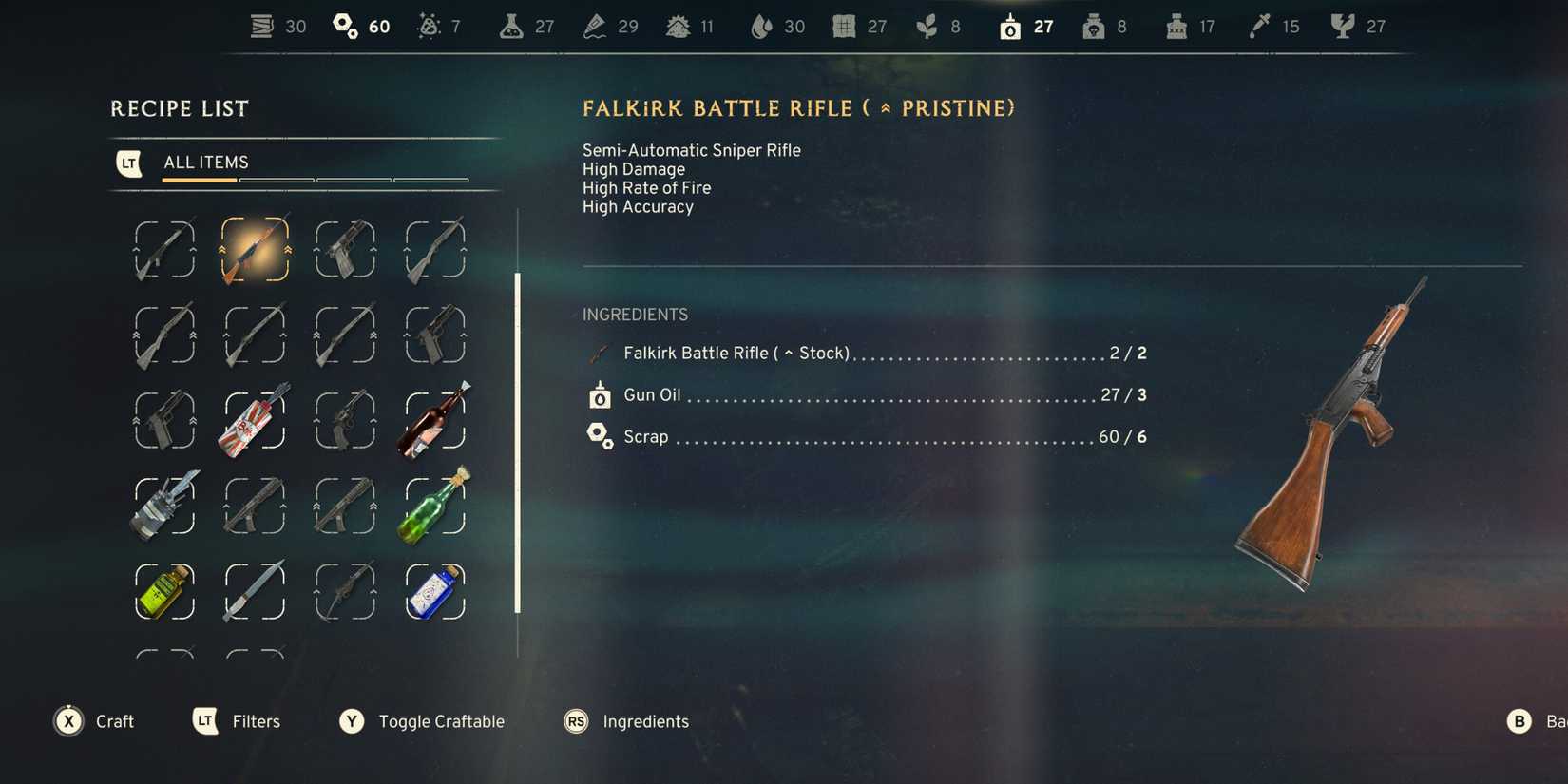Select the Gun Oil icon in top bar
Viewport: 1568px width, 784px height.
click(1009, 26)
